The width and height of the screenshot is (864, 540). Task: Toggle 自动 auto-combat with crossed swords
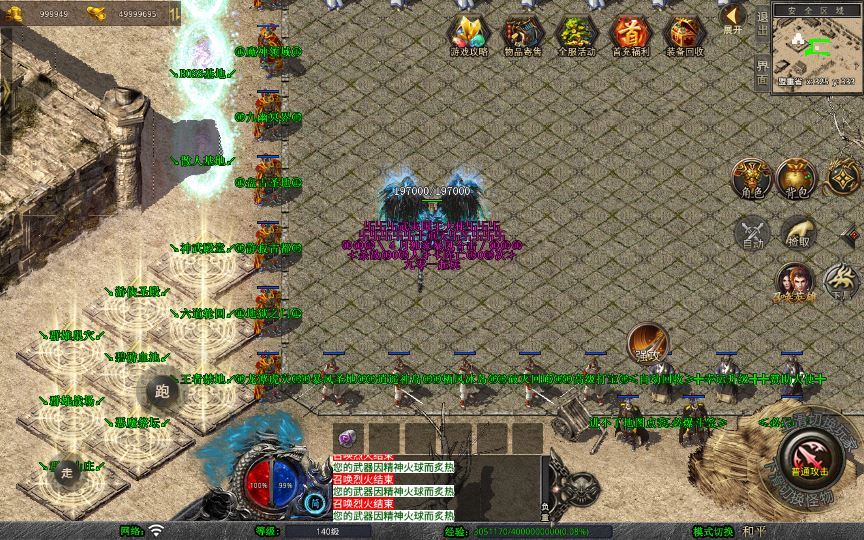pyautogui.click(x=750, y=232)
